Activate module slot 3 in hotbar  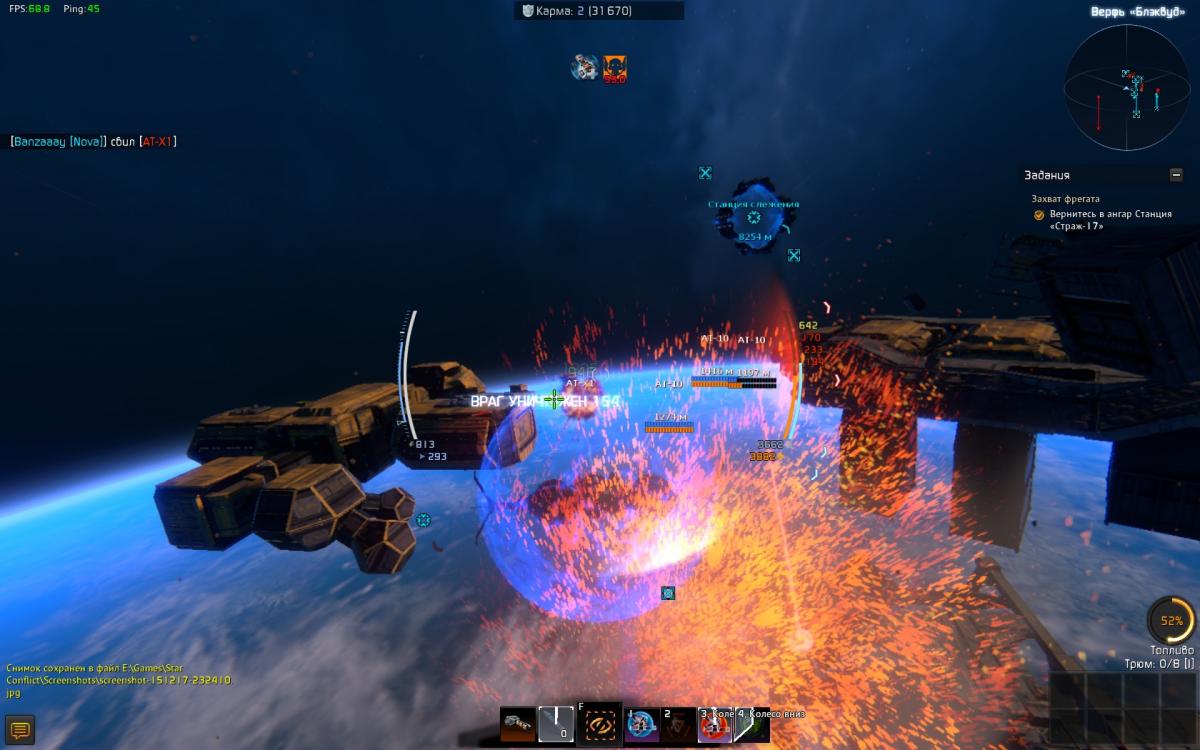(715, 725)
